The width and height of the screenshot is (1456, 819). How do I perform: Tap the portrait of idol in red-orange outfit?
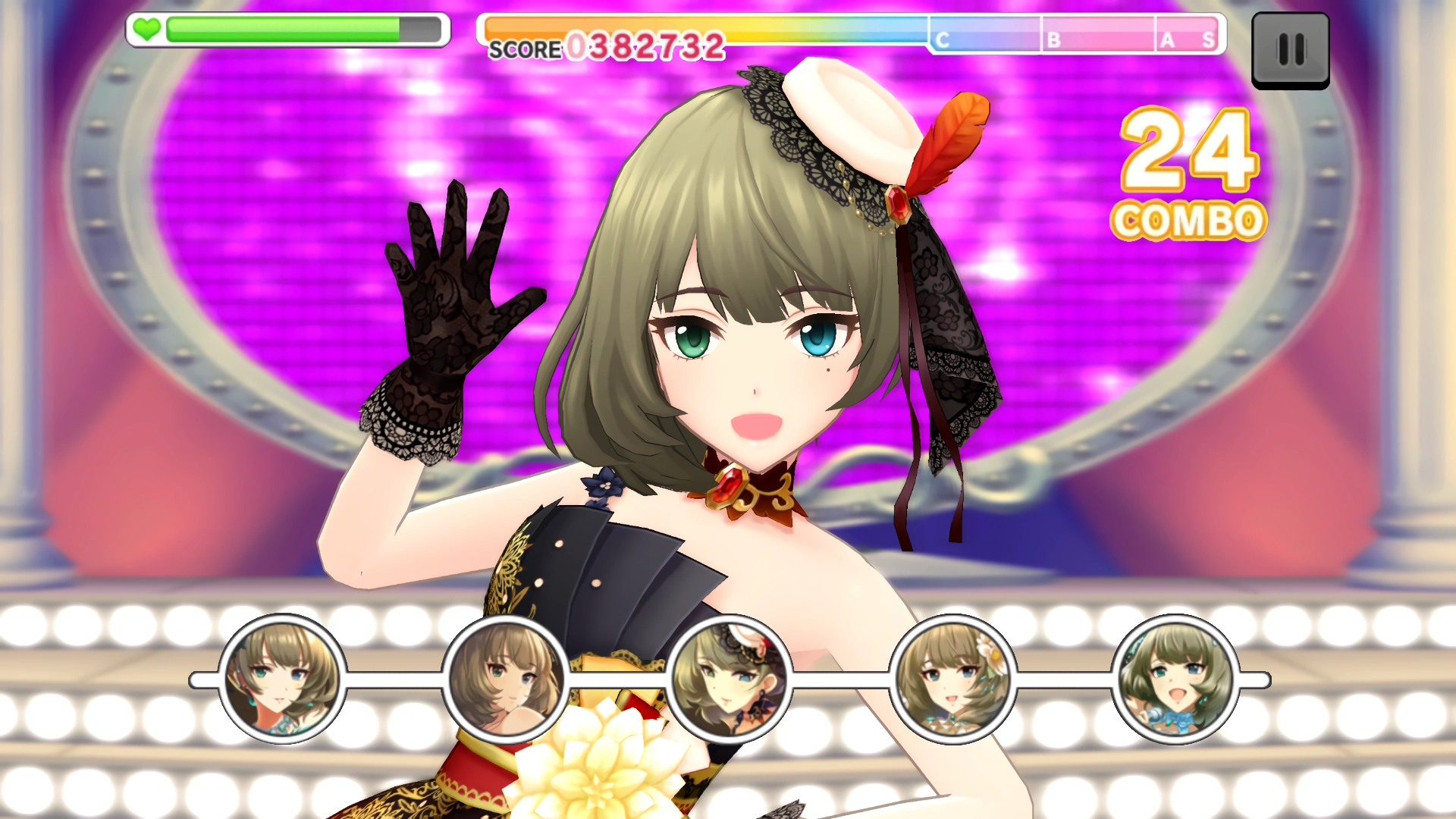click(282, 679)
